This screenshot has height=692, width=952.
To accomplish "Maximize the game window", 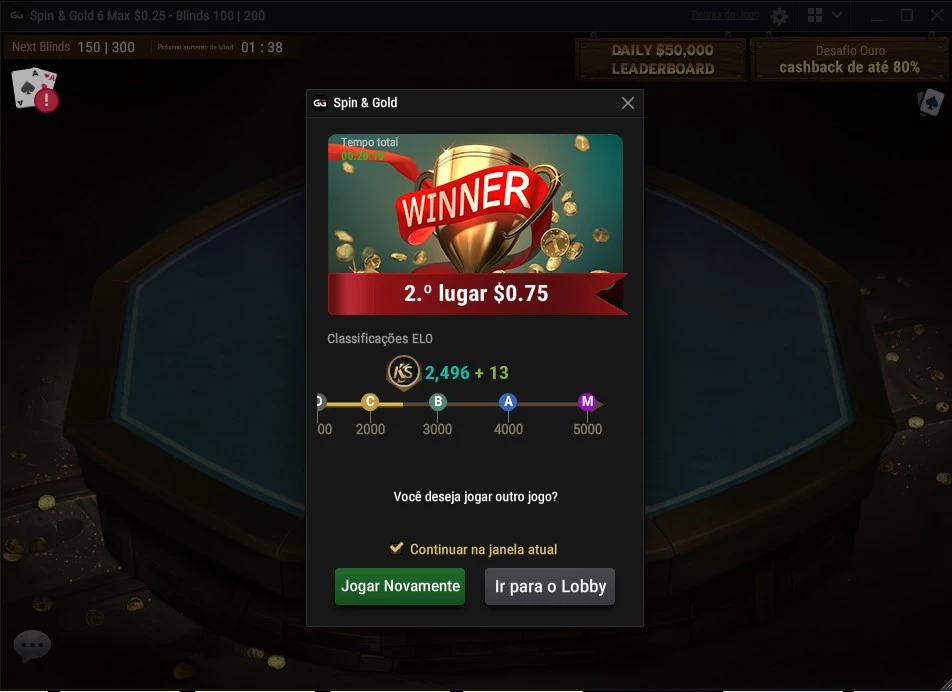I will (907, 16).
